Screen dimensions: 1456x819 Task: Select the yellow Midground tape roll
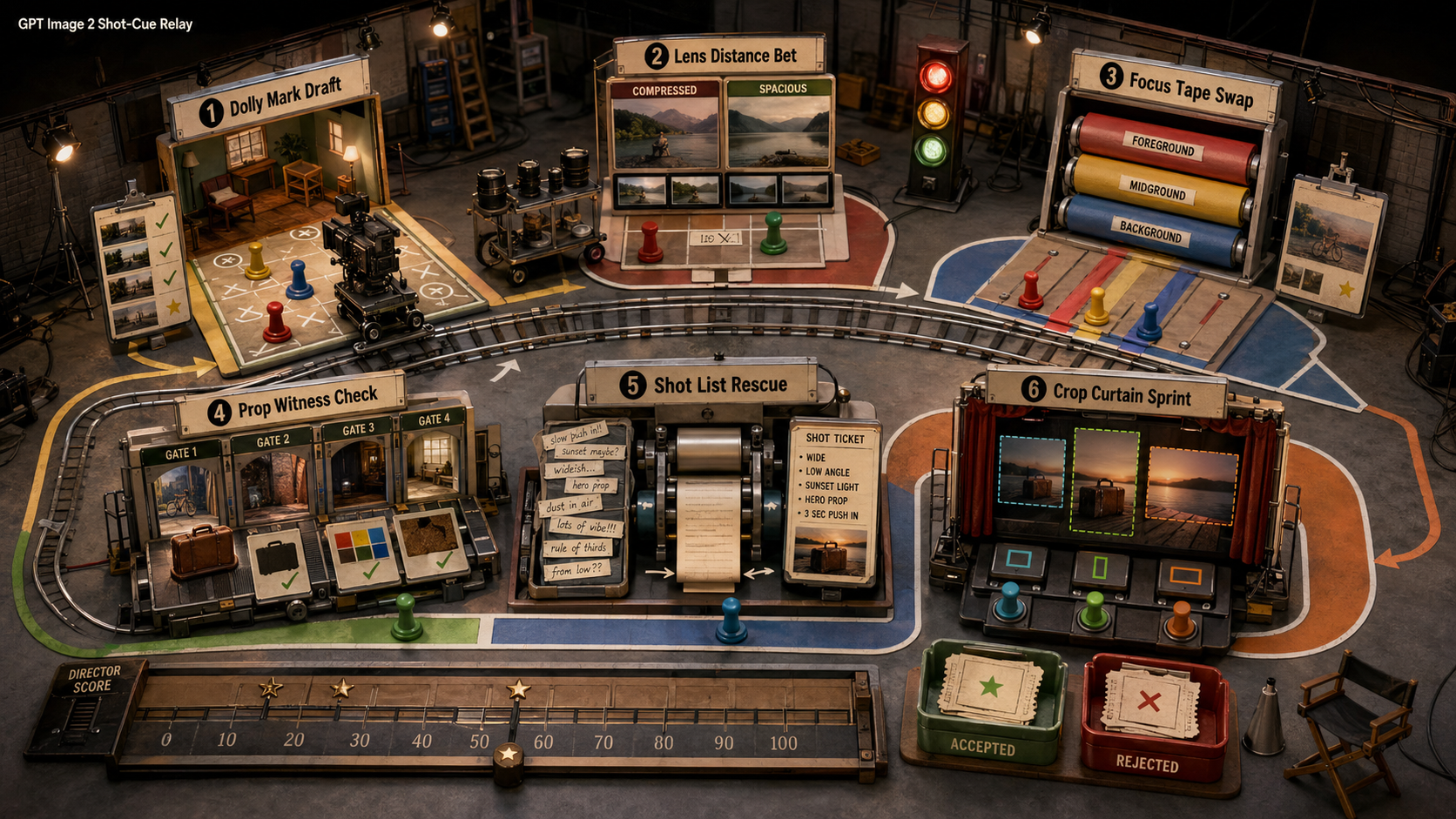(x=1158, y=189)
